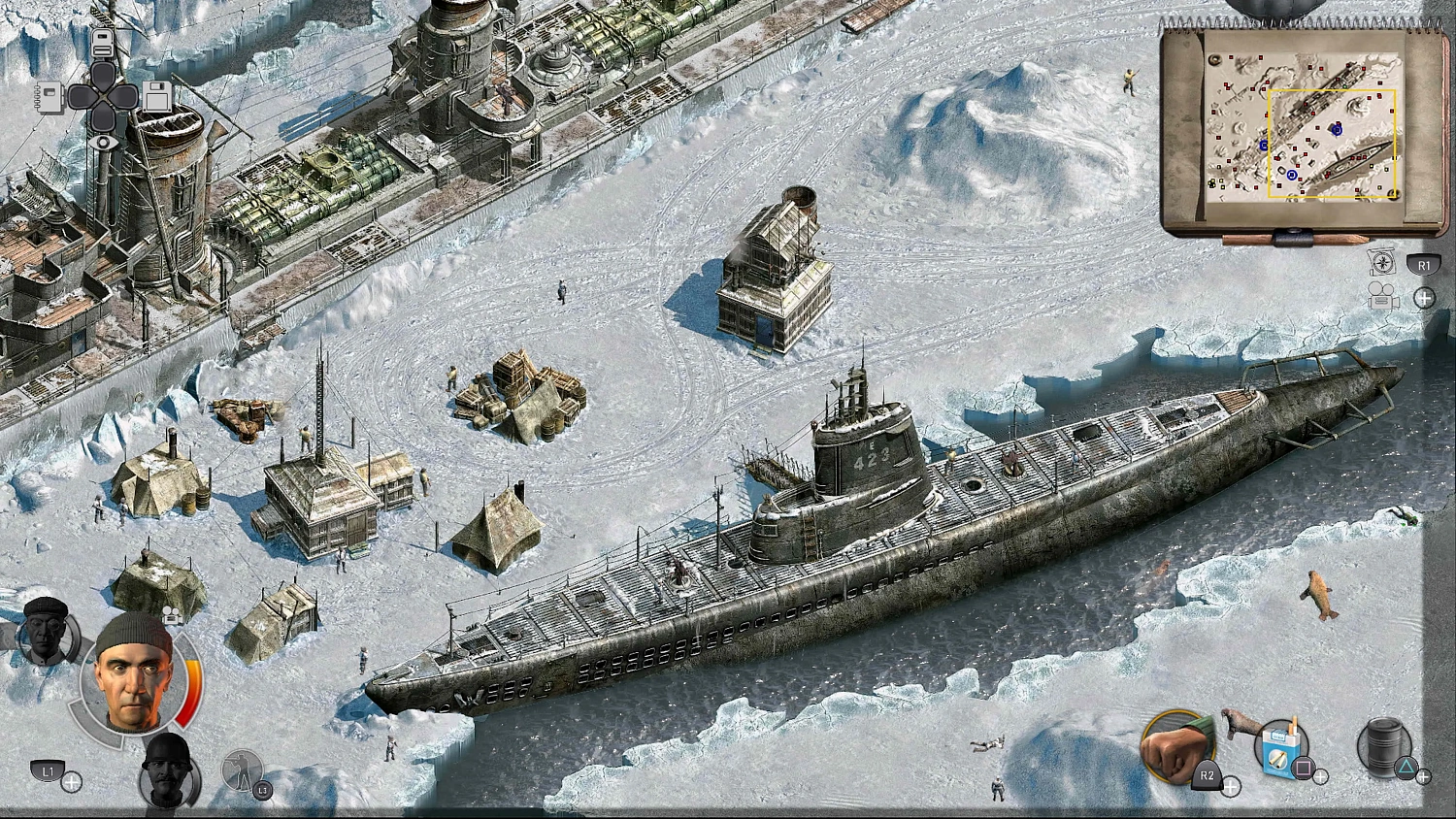Toggle the eye view icon below the d-pad
Screen dimensions: 1456x819
(x=103, y=143)
